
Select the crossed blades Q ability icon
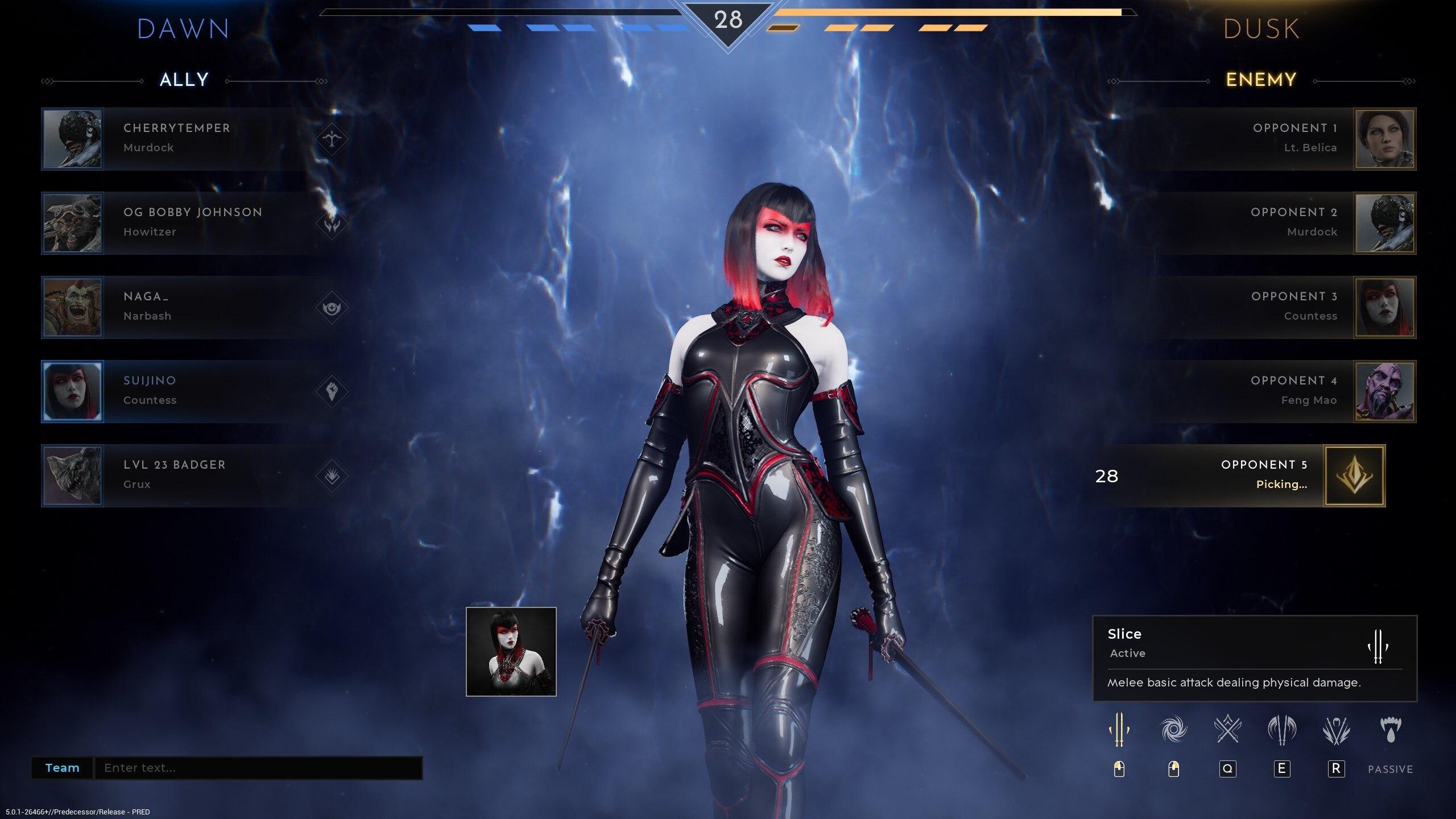[1227, 730]
